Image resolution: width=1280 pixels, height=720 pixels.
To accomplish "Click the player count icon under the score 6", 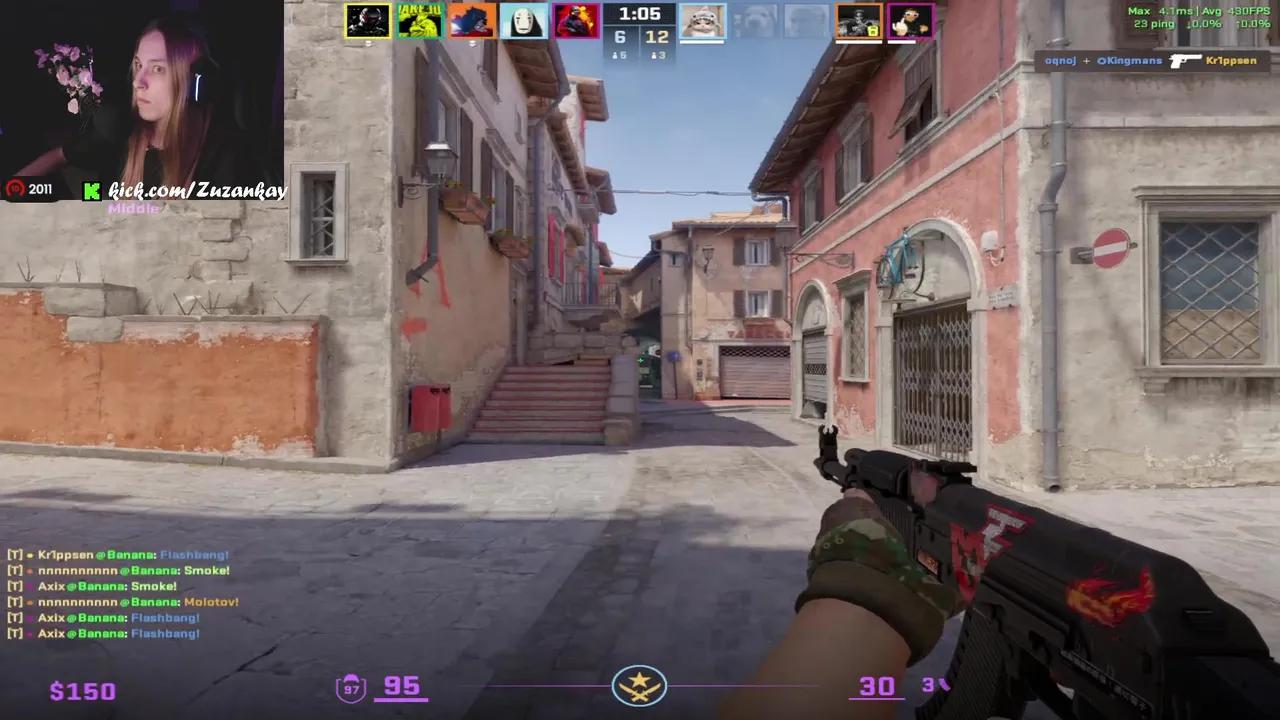I will point(615,55).
